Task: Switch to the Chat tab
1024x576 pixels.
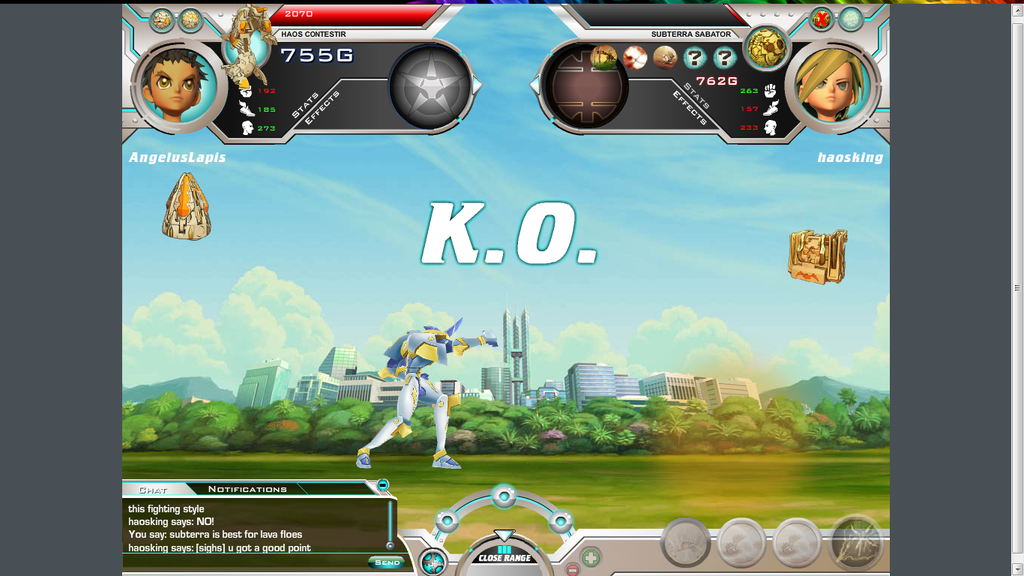Action: tap(153, 490)
